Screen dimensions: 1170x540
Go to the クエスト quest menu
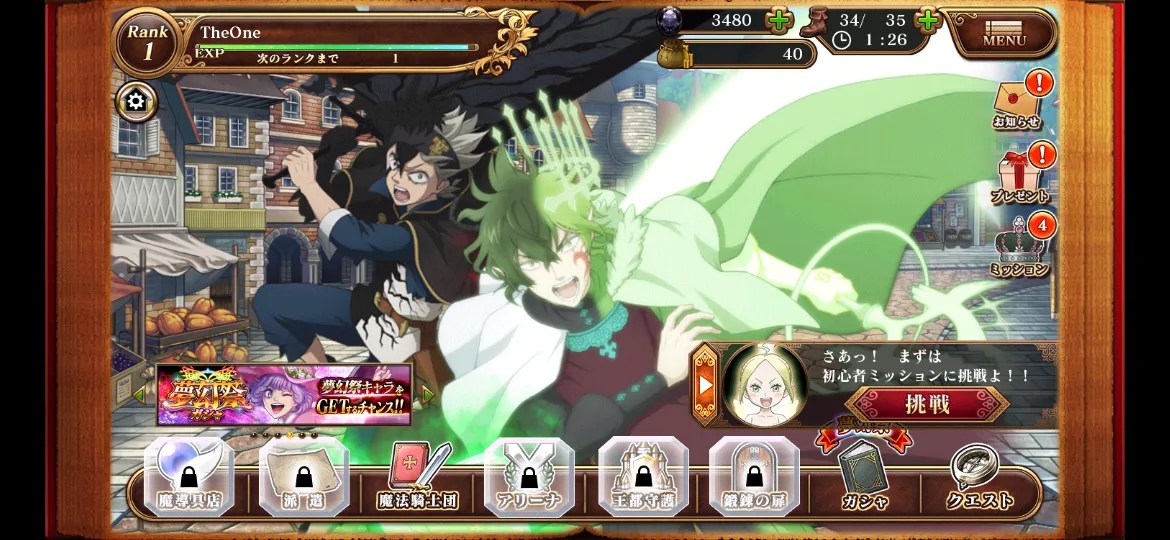(x=980, y=478)
